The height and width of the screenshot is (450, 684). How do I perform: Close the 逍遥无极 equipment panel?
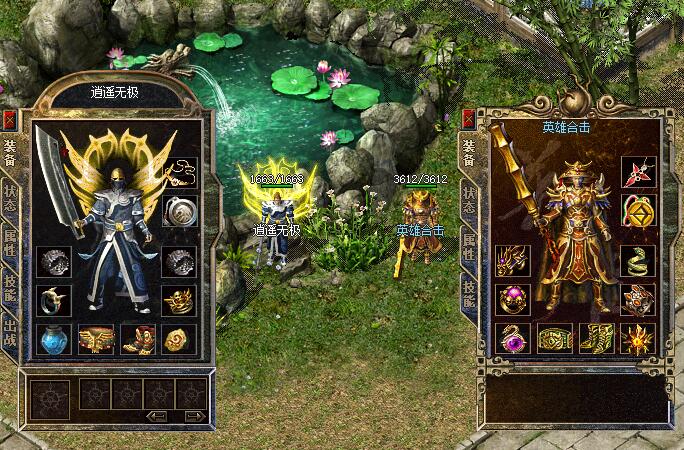(10, 120)
